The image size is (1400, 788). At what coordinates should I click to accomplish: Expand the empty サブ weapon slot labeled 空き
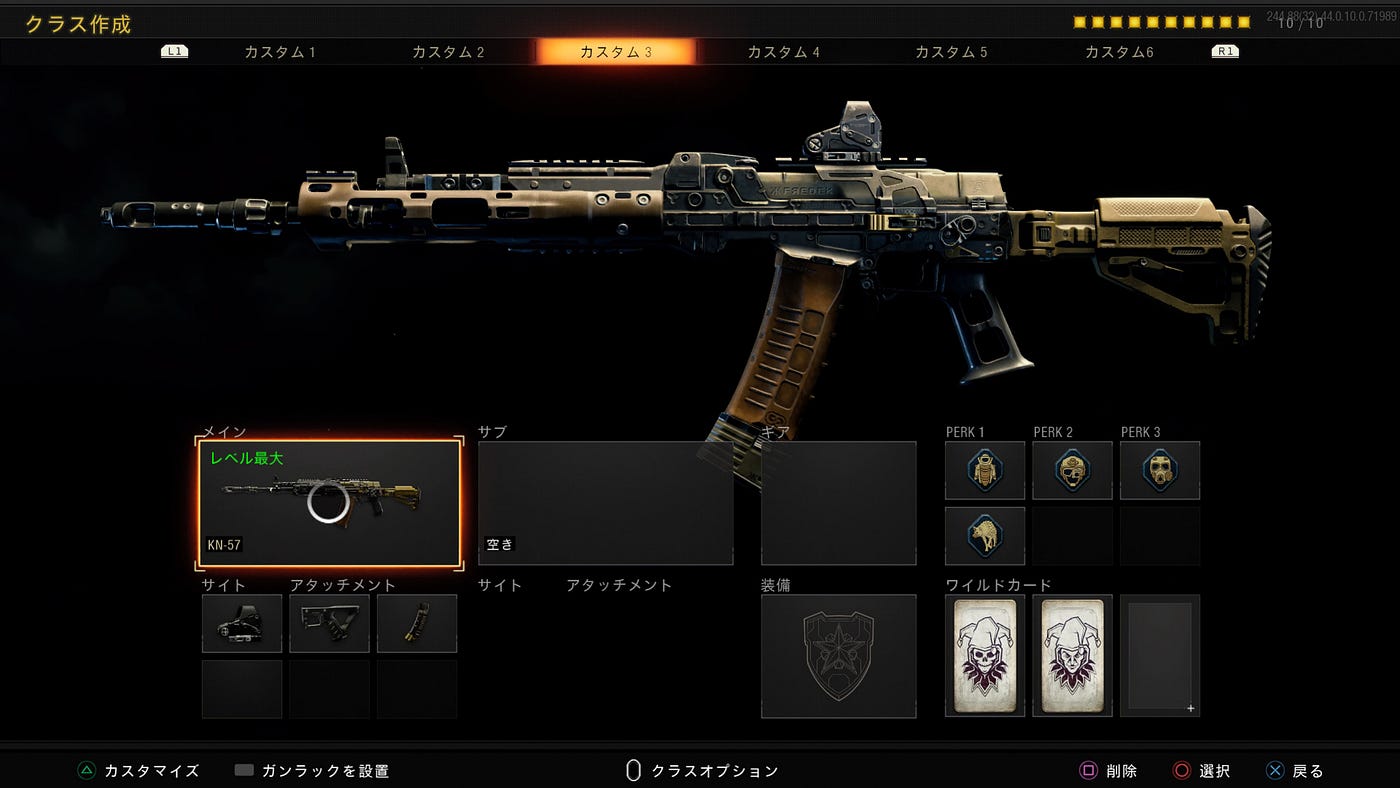click(604, 500)
